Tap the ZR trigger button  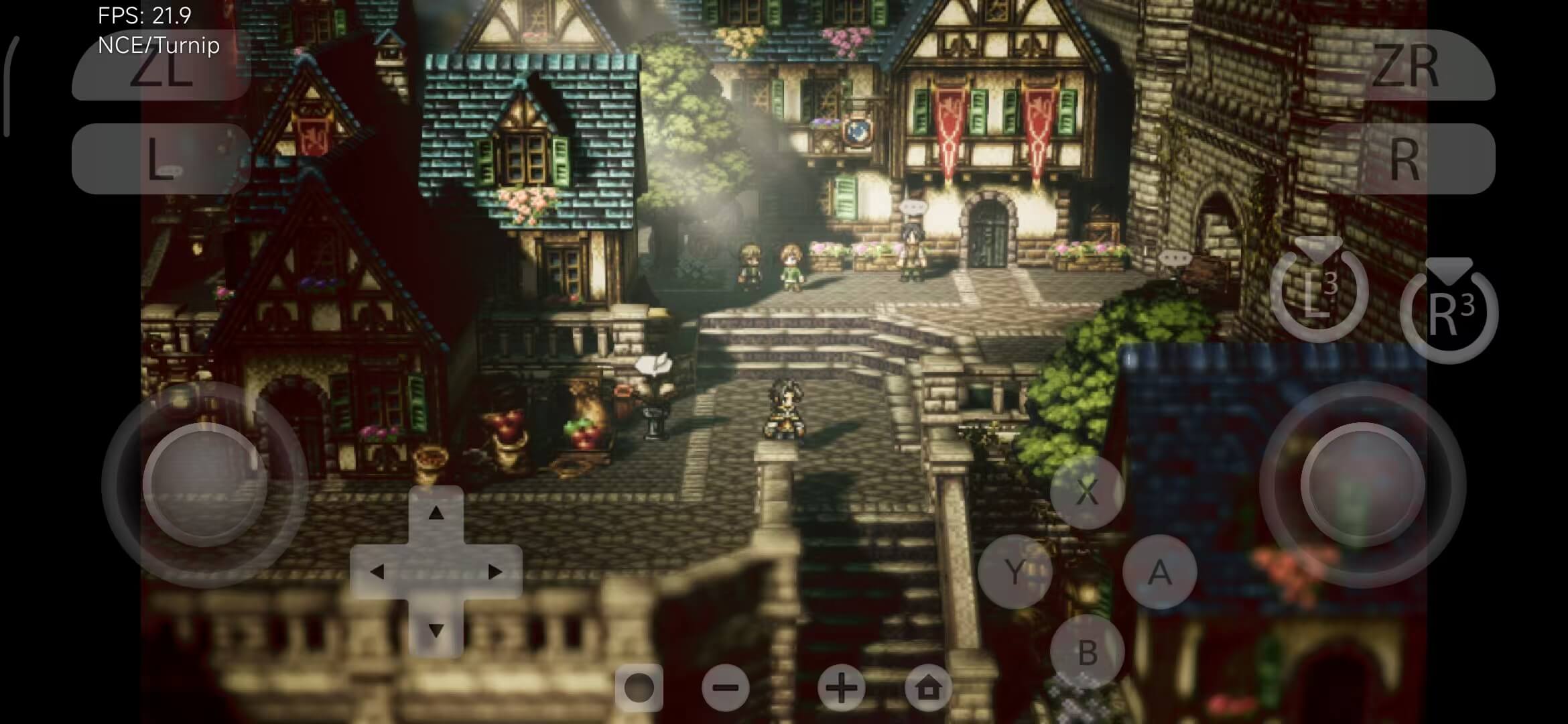[1405, 66]
